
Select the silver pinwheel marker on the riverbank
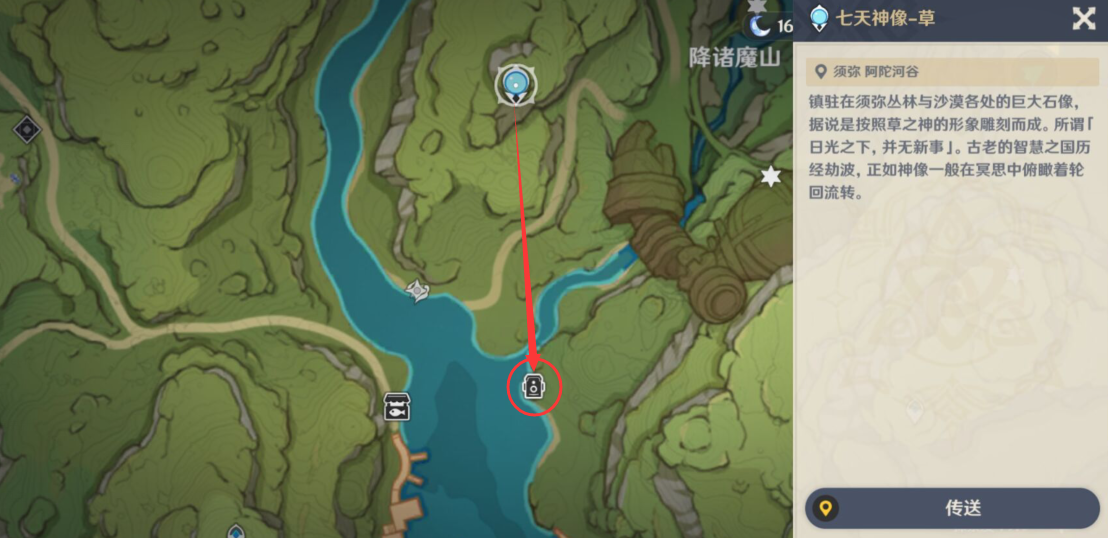point(417,290)
